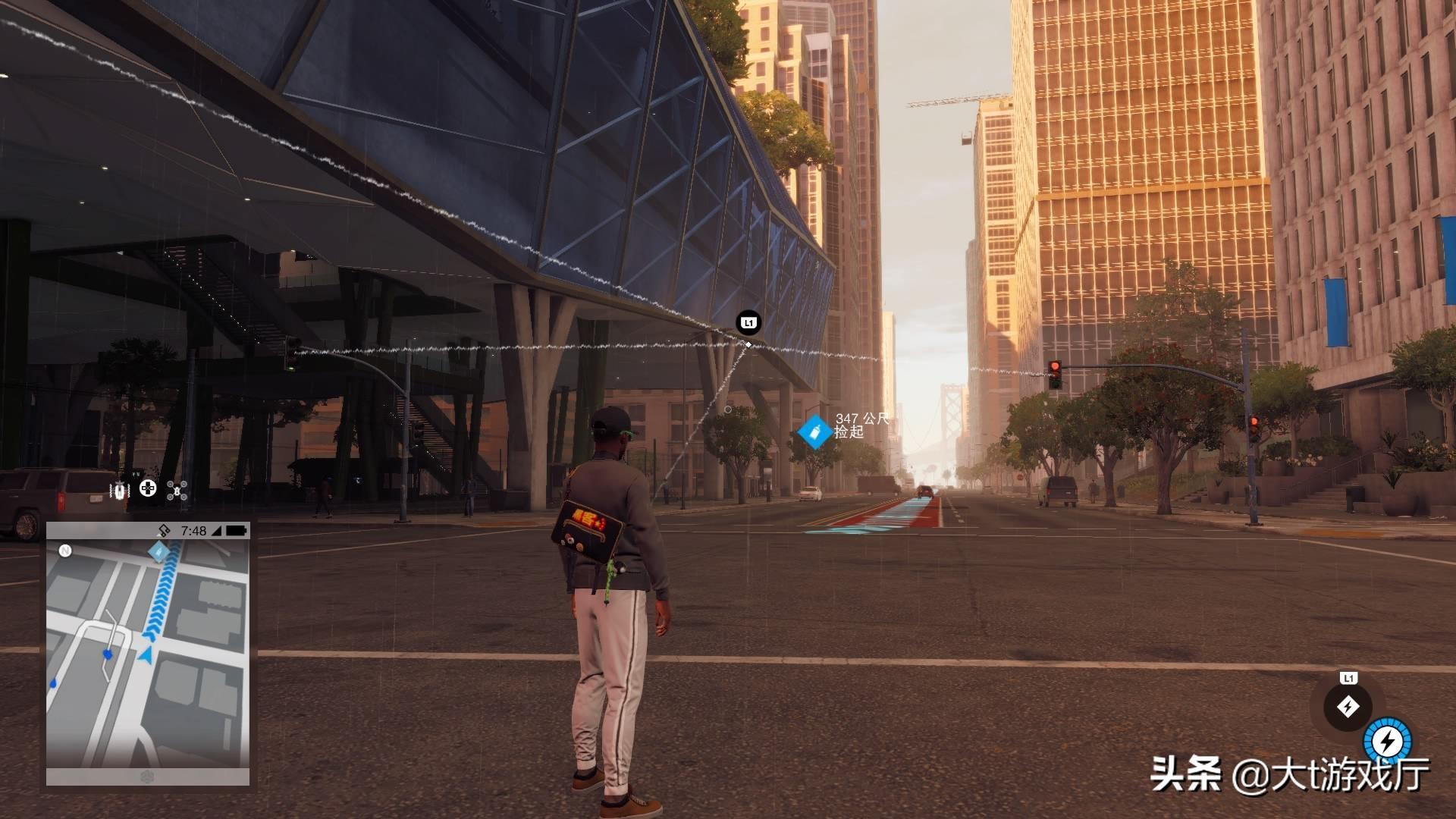Image resolution: width=1456 pixels, height=819 pixels.
Task: Click the d-pad gadget selector icon
Action: [x=148, y=489]
